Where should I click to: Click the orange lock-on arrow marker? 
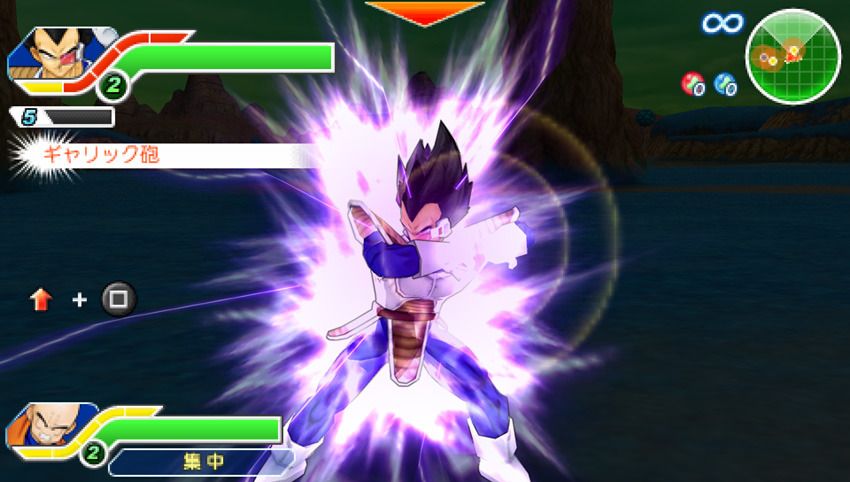425,12
